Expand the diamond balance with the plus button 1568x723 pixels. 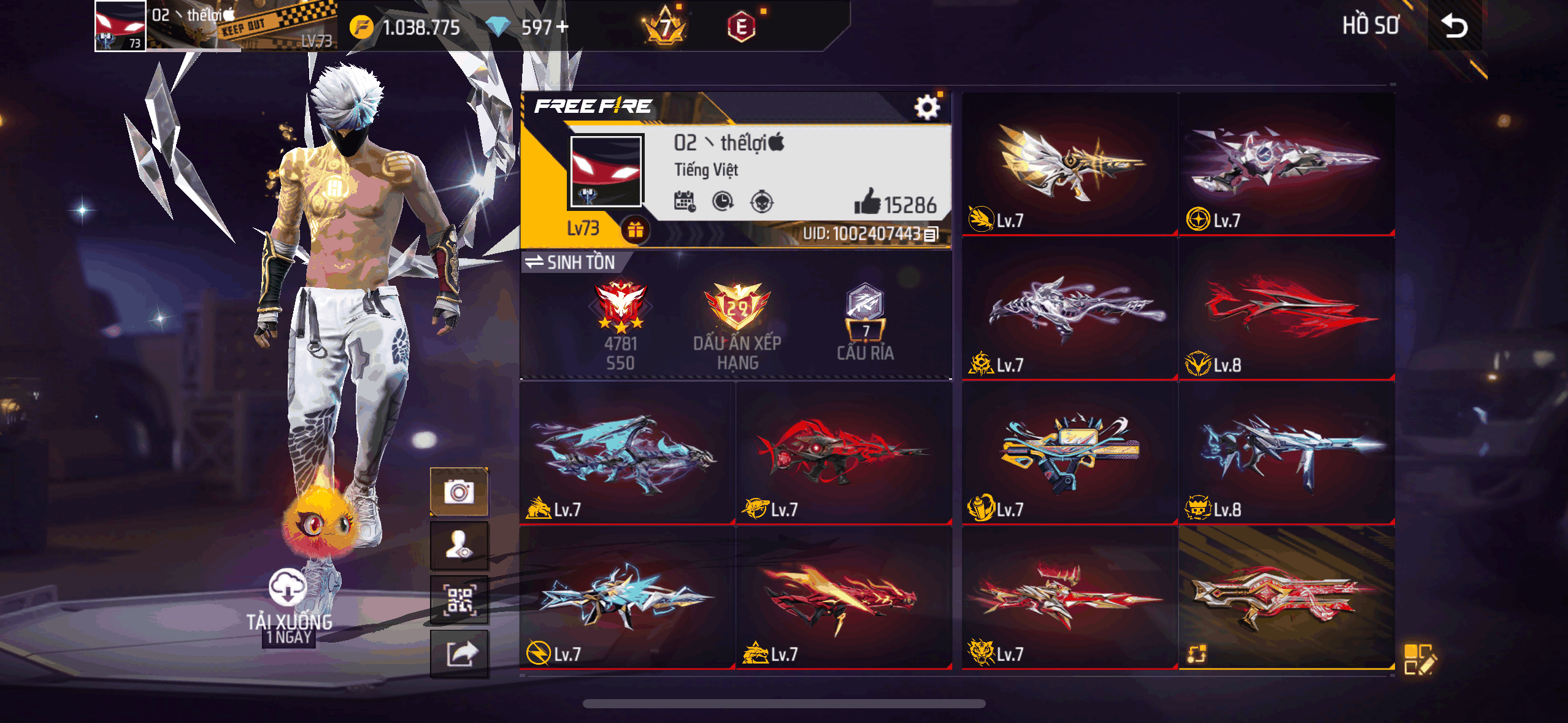(x=562, y=26)
